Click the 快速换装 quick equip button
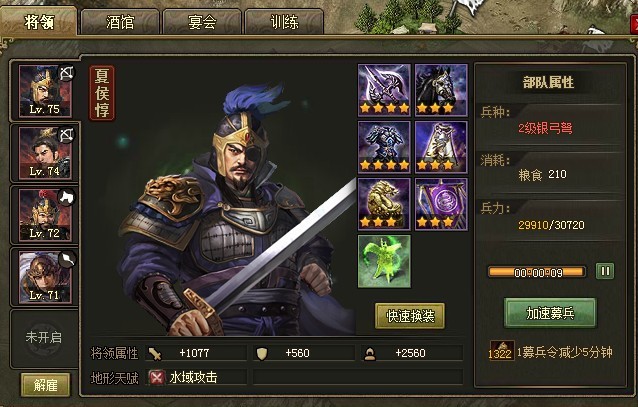Image resolution: width=638 pixels, height=407 pixels. tap(410, 316)
